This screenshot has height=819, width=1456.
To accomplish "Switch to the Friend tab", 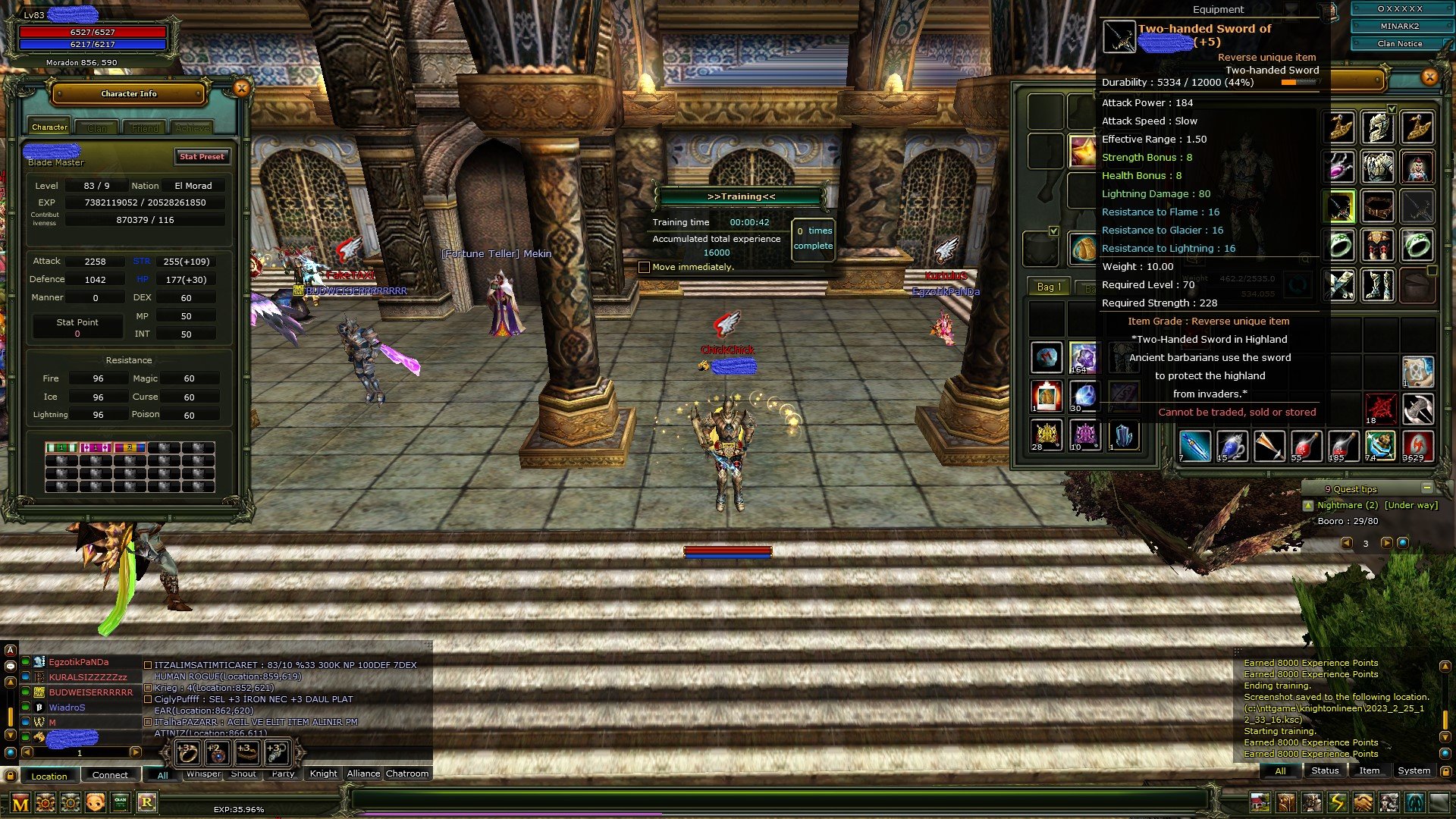I will pos(145,128).
